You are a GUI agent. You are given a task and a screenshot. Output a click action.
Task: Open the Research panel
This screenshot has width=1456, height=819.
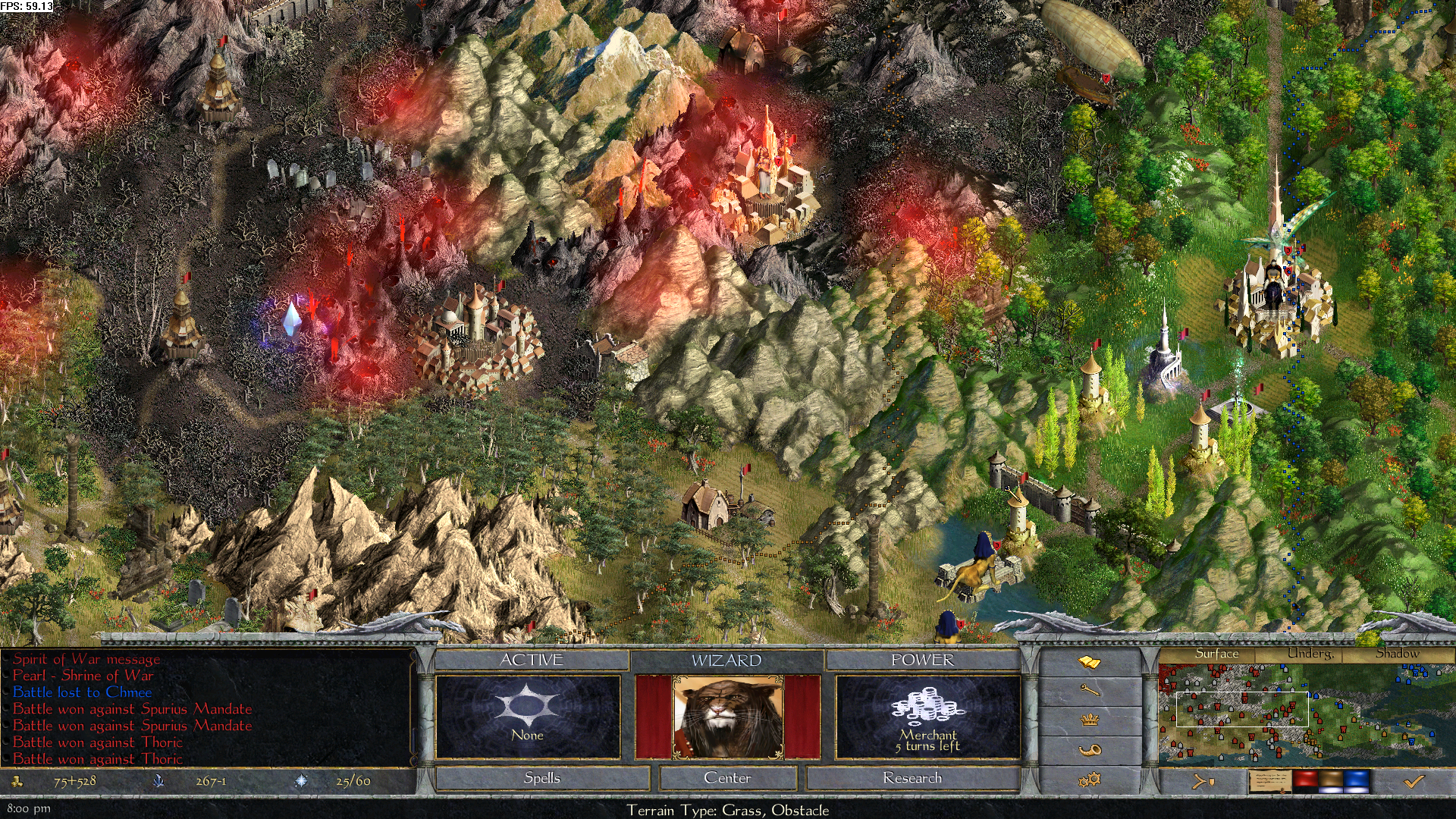pos(912,778)
